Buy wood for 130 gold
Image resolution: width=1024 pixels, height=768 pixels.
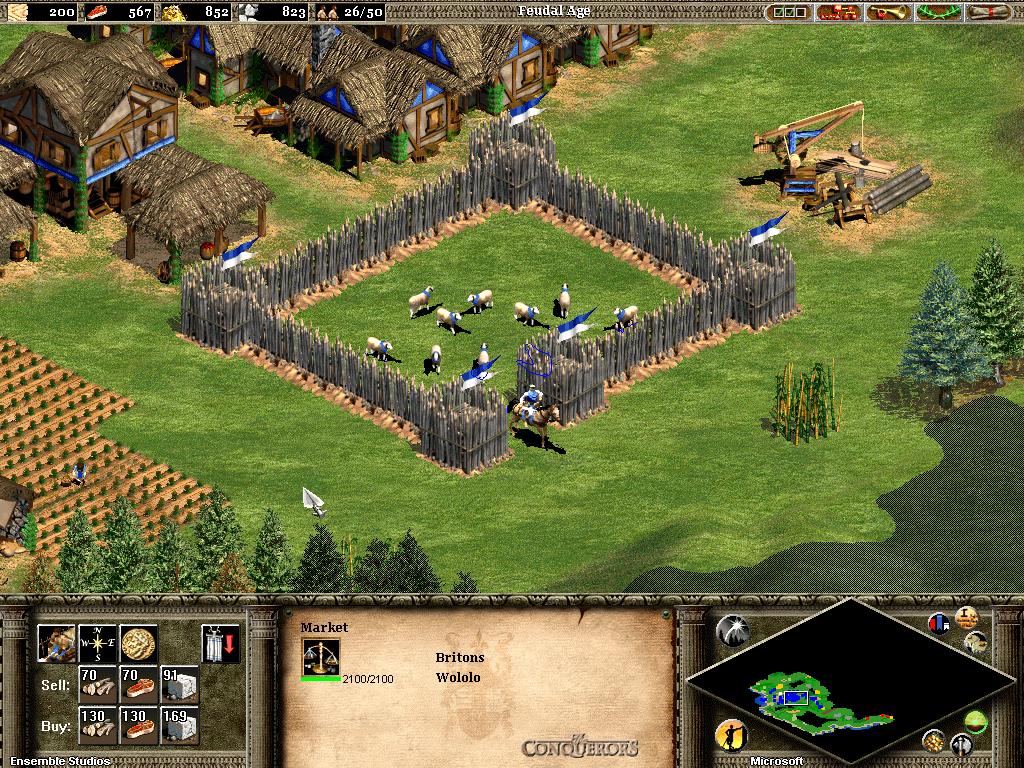tap(97, 726)
